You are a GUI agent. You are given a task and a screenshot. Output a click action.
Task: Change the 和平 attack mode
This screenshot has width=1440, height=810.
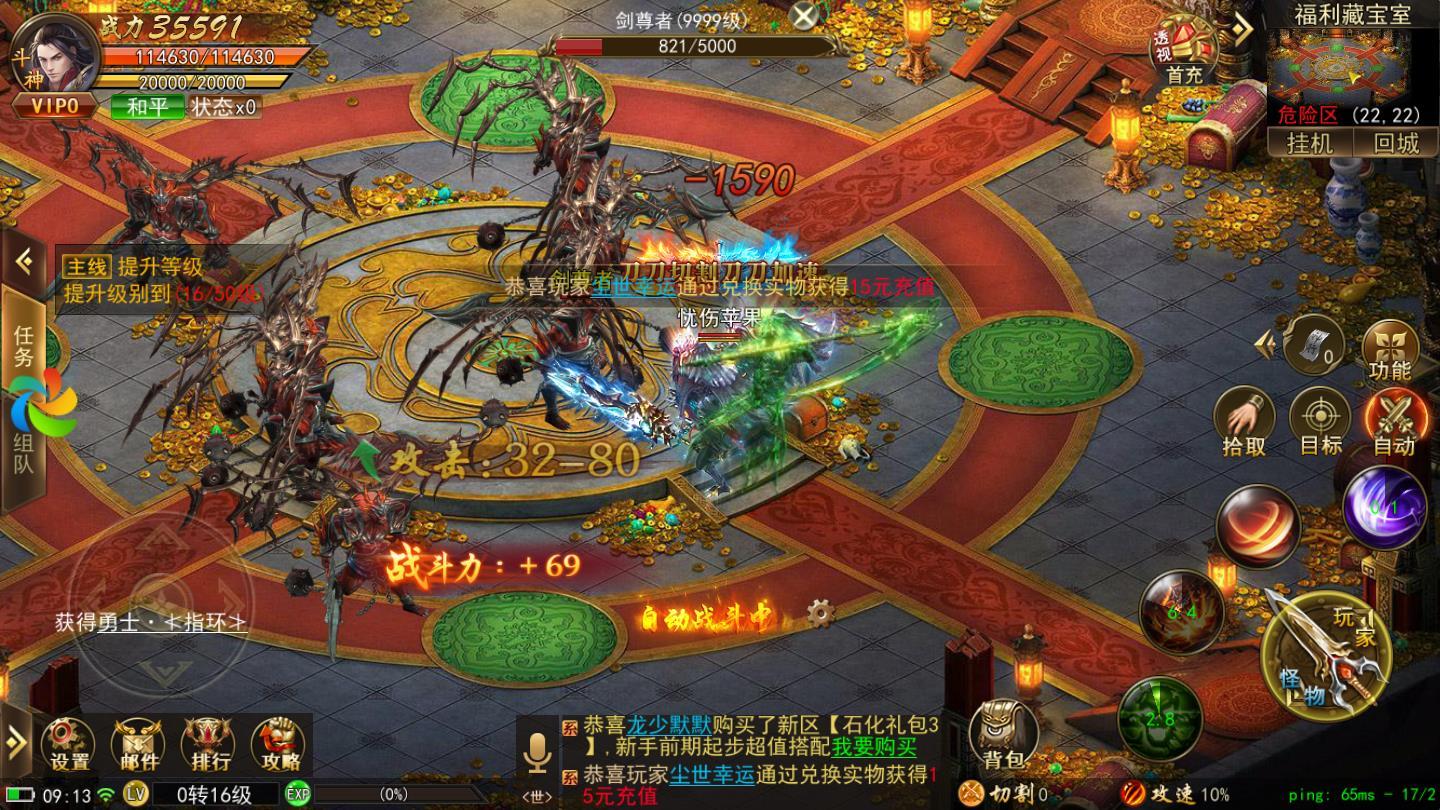[x=147, y=107]
